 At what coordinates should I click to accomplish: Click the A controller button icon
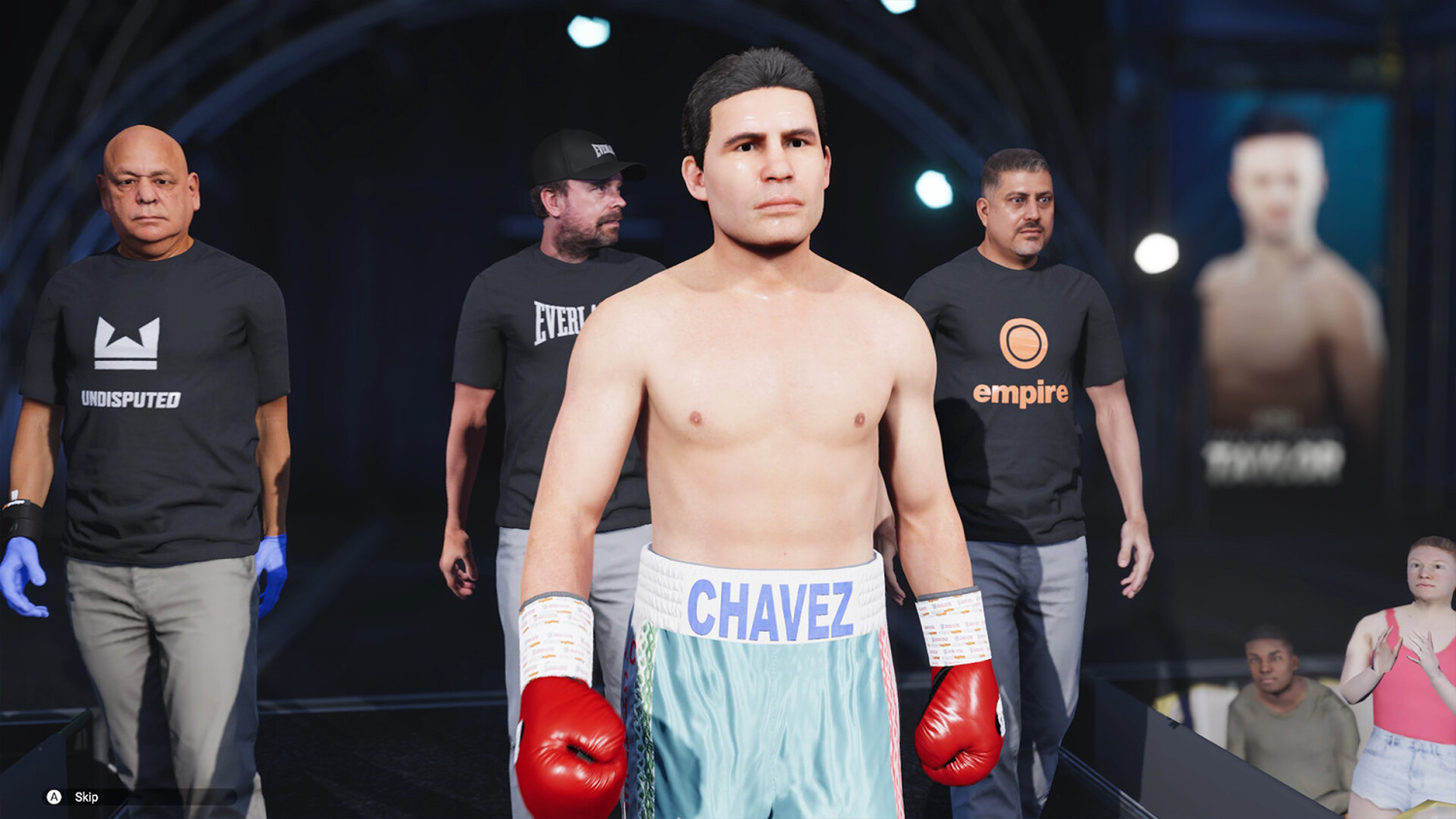click(52, 797)
